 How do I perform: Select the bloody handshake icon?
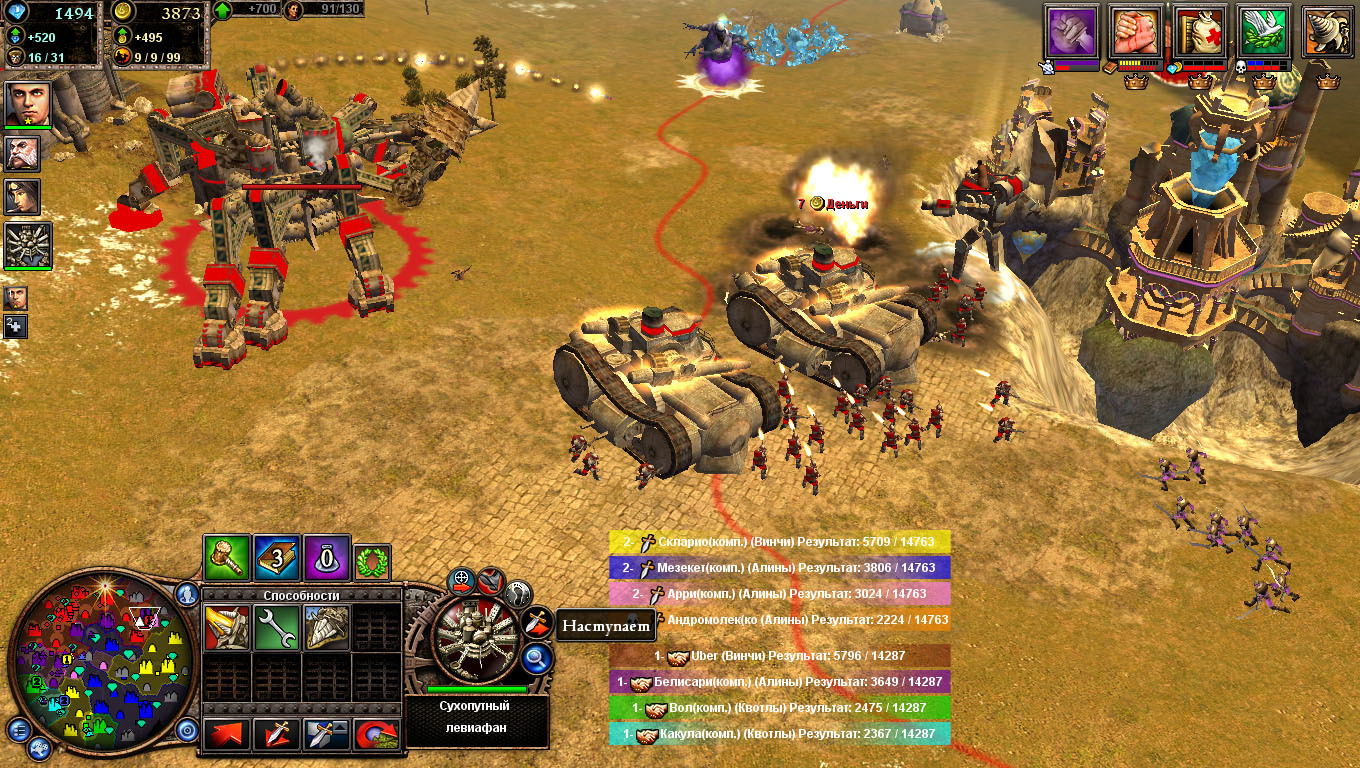[1136, 32]
